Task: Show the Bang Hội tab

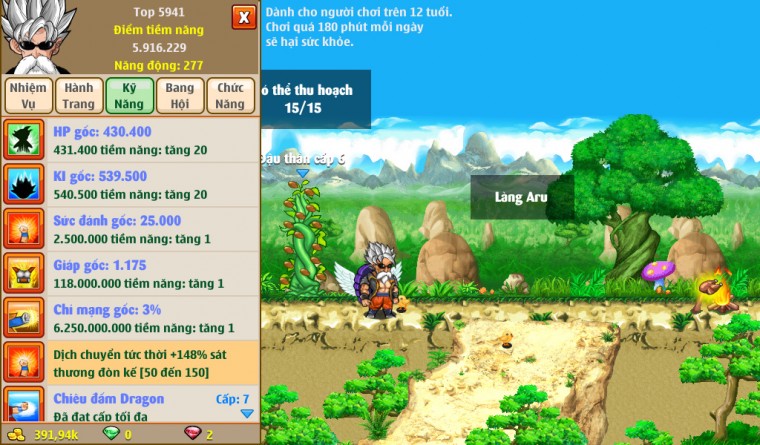Action: click(180, 96)
